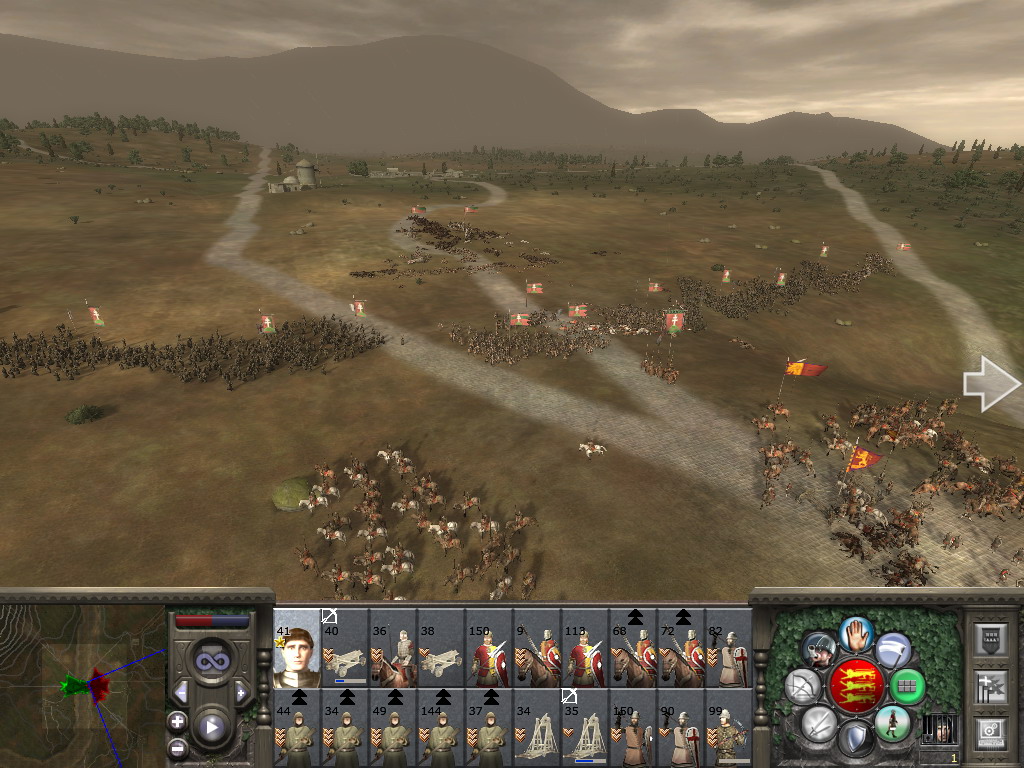Decrease battle speed with left arrow
Screen dimensions: 1024x768
click(181, 692)
